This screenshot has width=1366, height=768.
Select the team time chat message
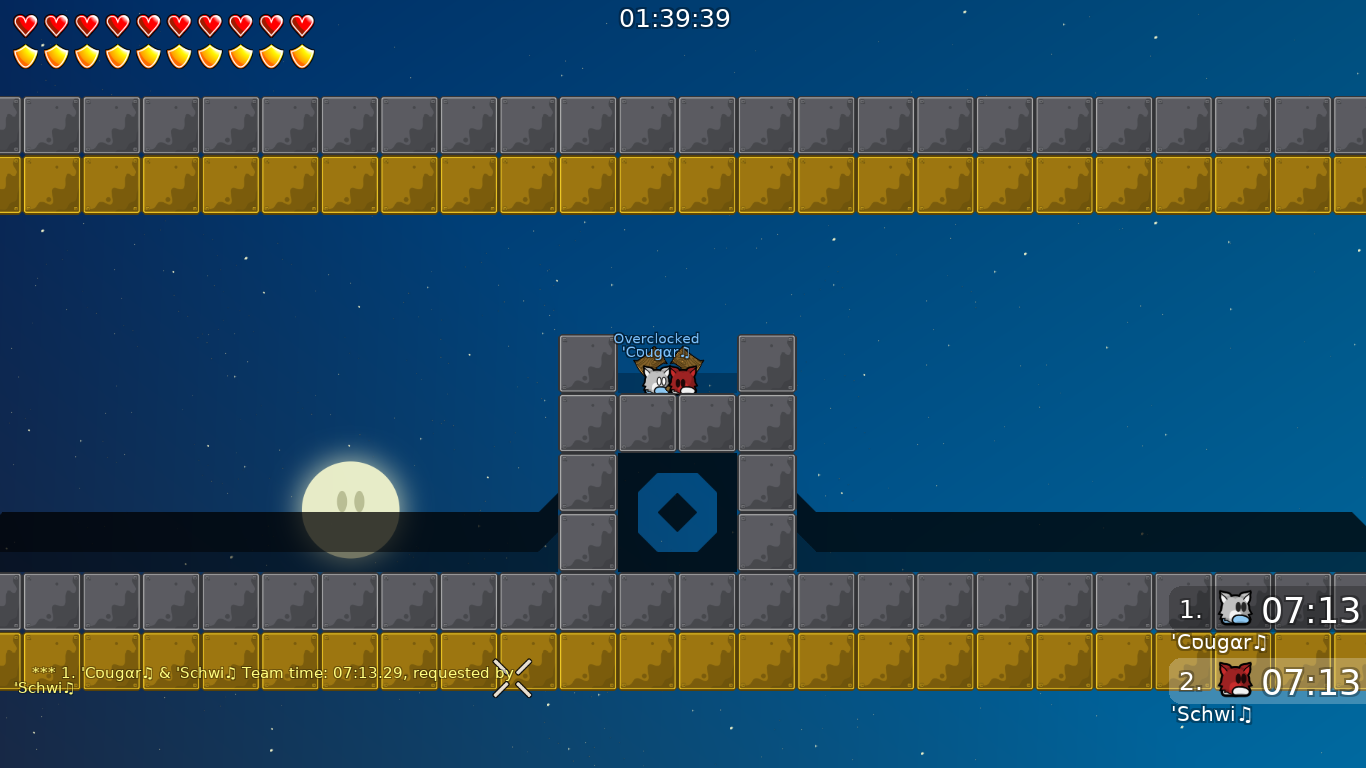270,673
